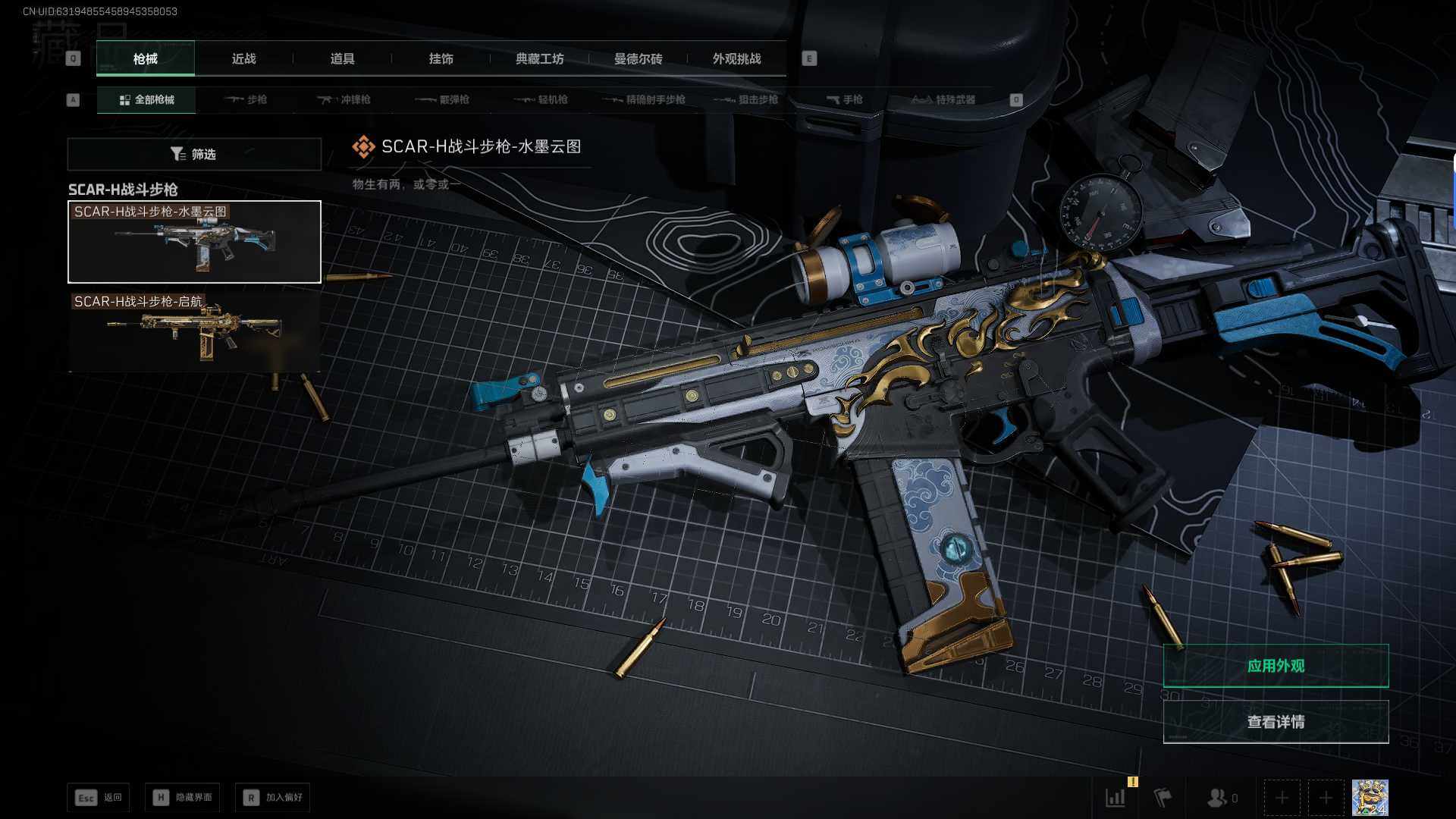The width and height of the screenshot is (1456, 819).
Task: Choose the 霰弹枪 shotgun category
Action: 442,100
